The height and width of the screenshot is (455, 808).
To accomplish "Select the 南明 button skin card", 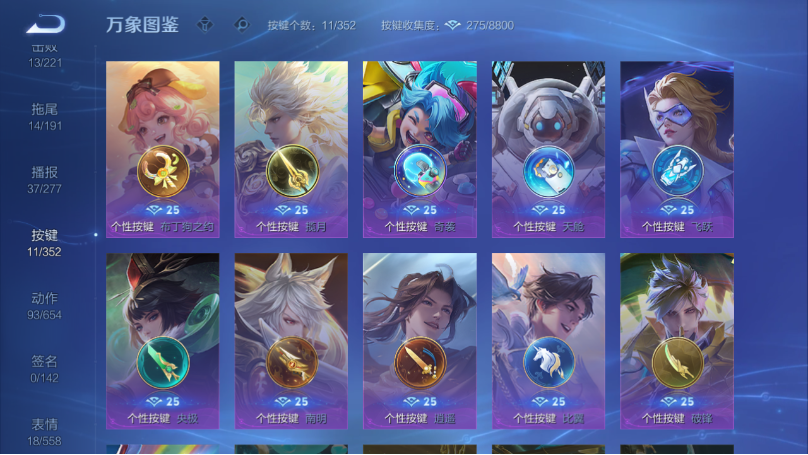I will (291, 341).
